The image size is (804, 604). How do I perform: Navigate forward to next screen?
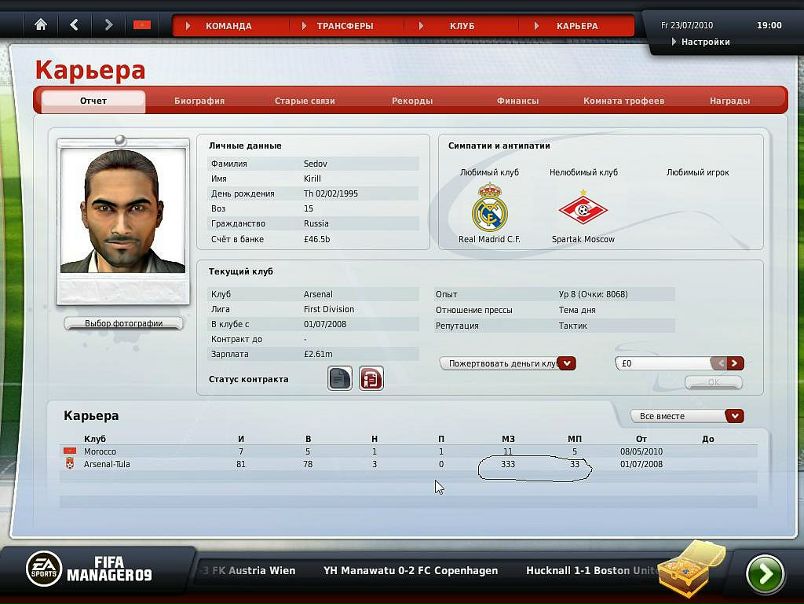pyautogui.click(x=108, y=24)
